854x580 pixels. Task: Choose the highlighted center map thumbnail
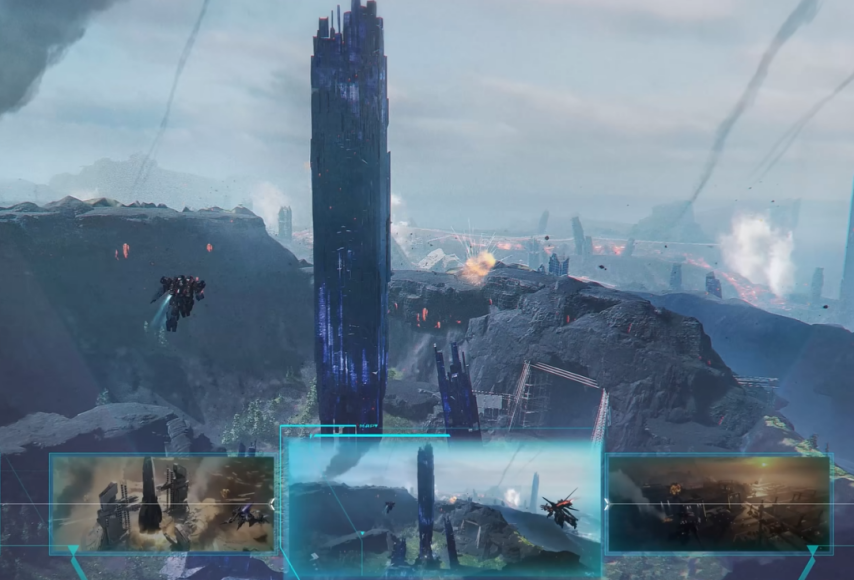pyautogui.click(x=443, y=506)
